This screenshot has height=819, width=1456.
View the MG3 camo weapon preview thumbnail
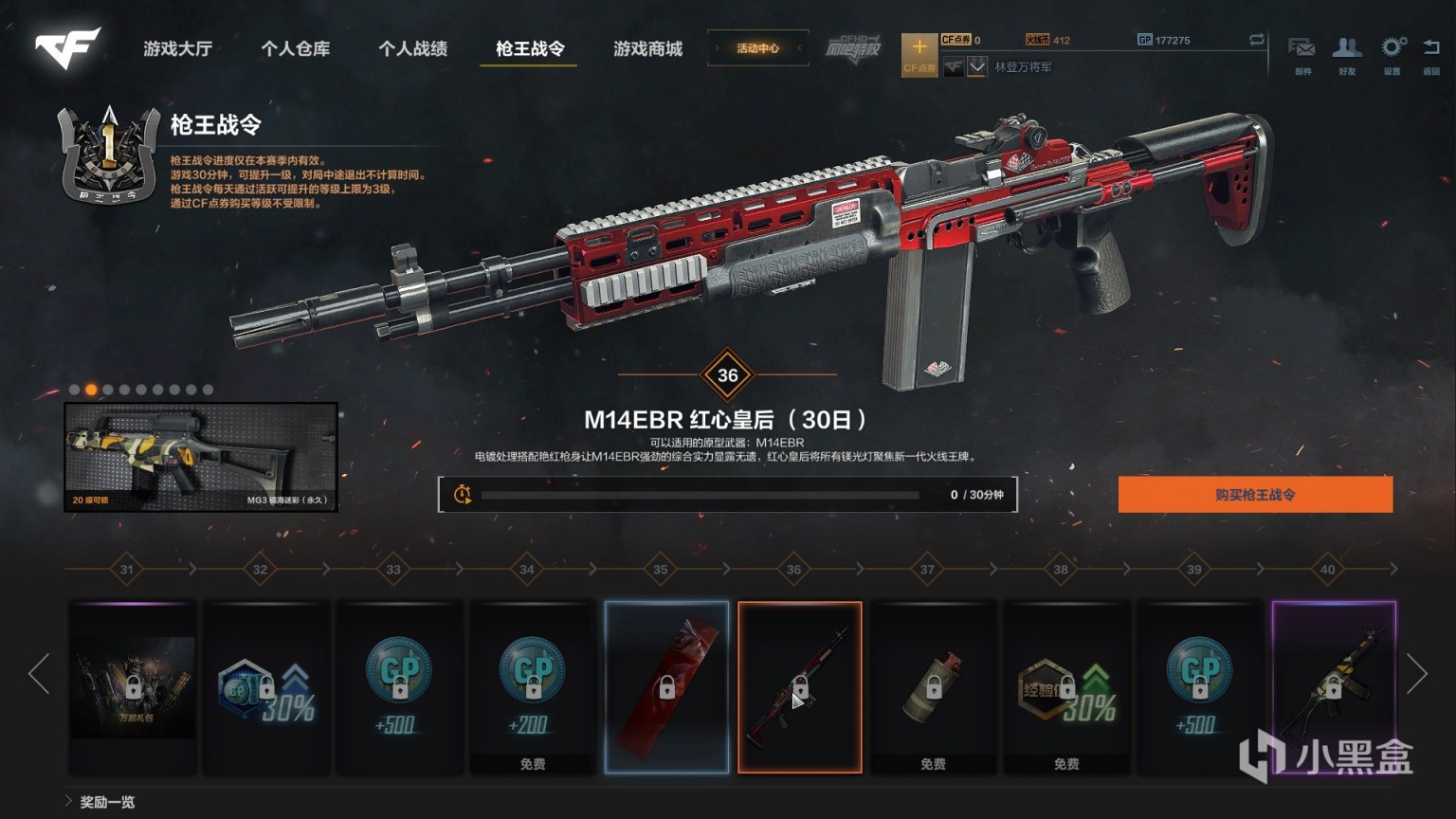(x=201, y=457)
